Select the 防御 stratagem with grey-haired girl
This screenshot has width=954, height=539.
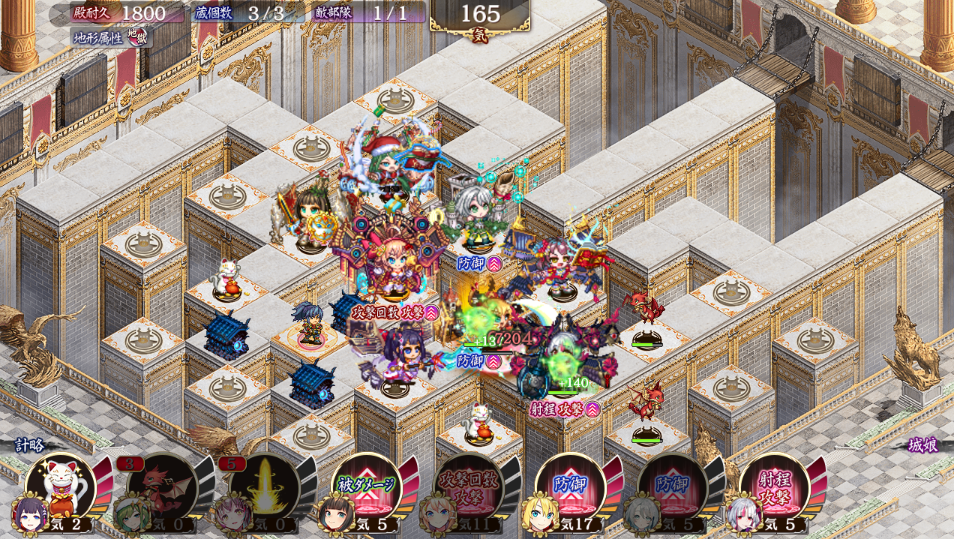point(672,487)
